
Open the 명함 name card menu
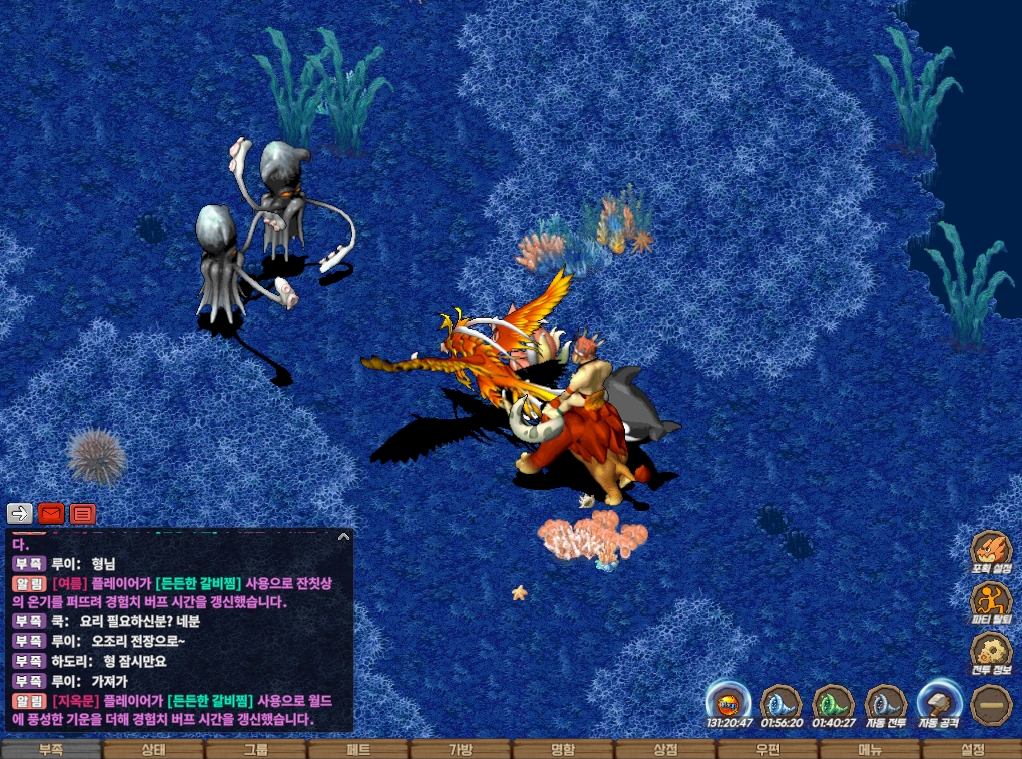coord(562,749)
